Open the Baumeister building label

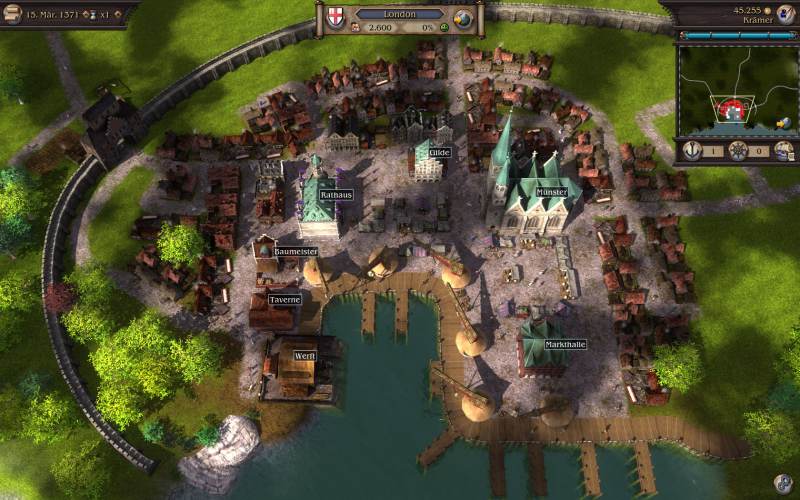tap(295, 251)
